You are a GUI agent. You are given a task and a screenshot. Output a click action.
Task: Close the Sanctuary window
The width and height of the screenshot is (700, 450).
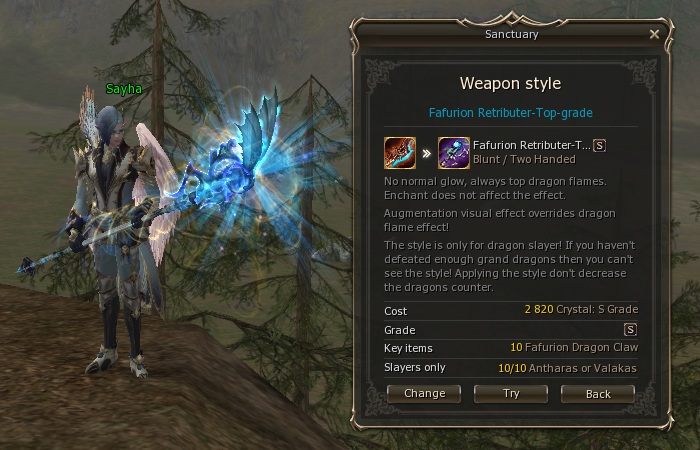[x=654, y=34]
